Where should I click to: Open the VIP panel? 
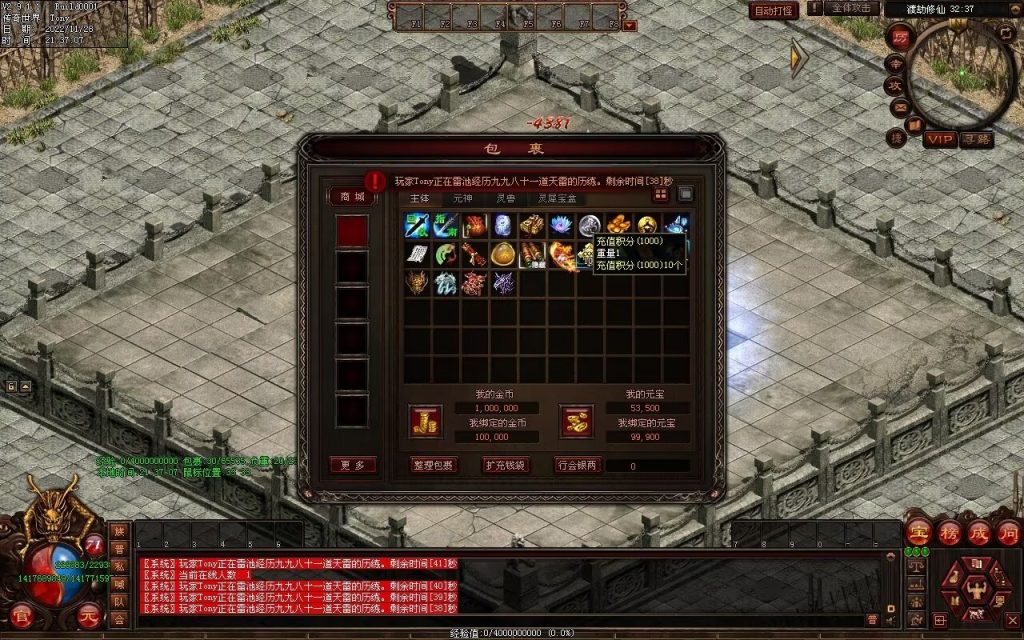[939, 139]
